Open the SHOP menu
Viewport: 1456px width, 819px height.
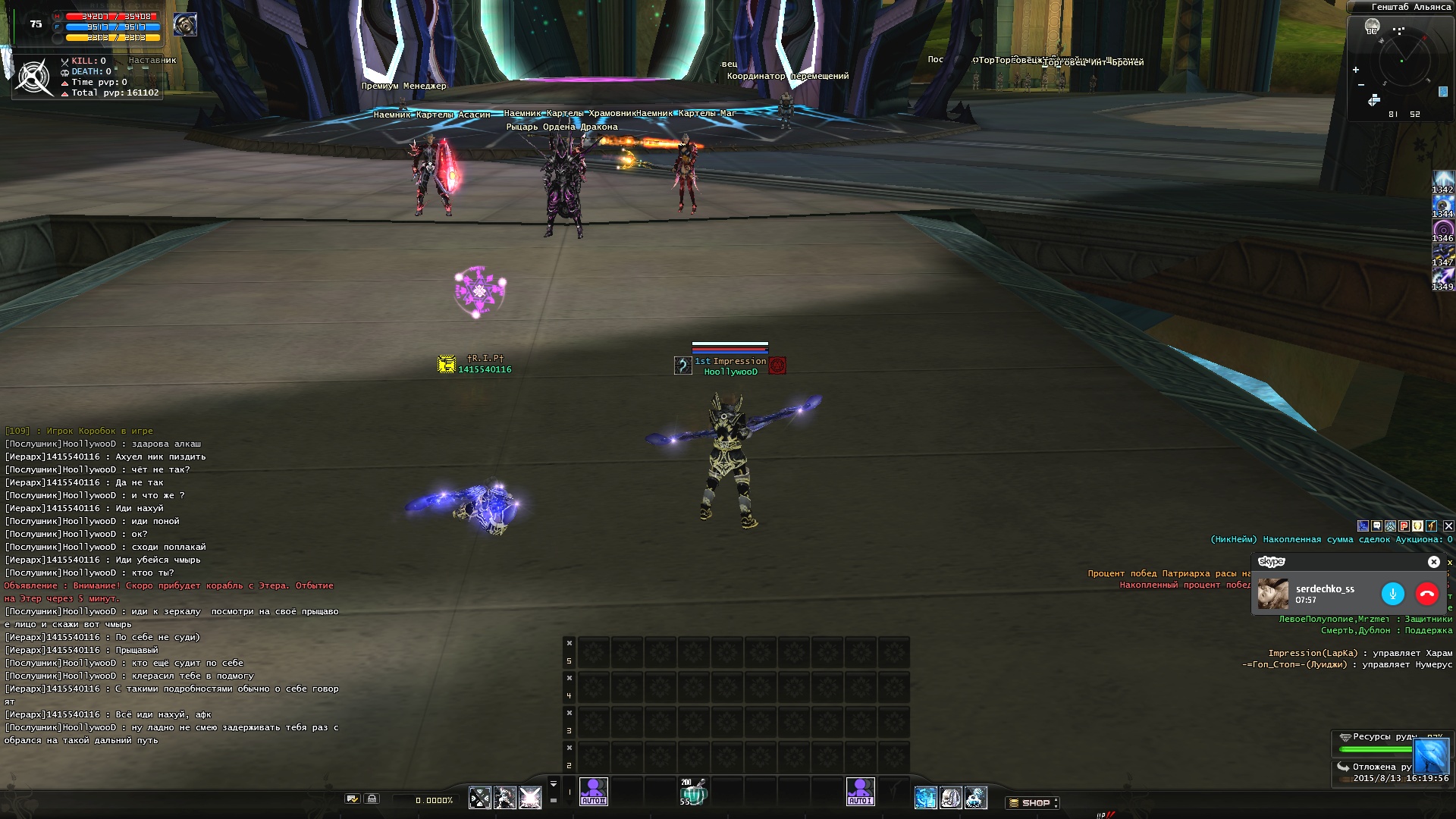1032,802
